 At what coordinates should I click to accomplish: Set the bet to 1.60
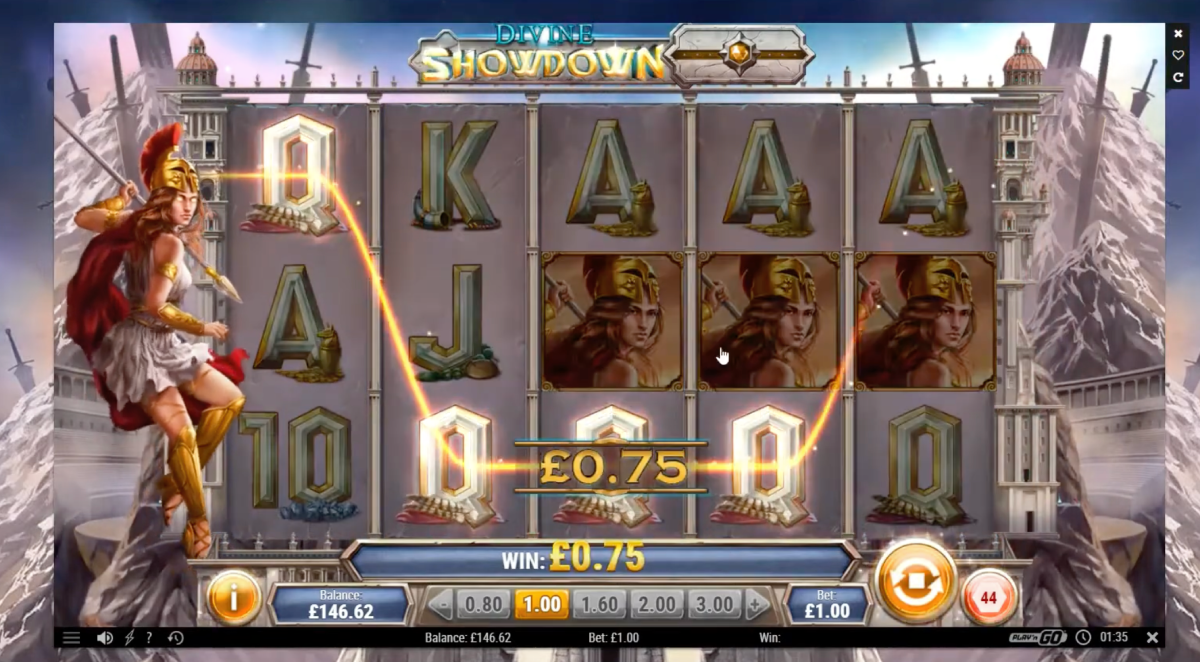tap(599, 605)
